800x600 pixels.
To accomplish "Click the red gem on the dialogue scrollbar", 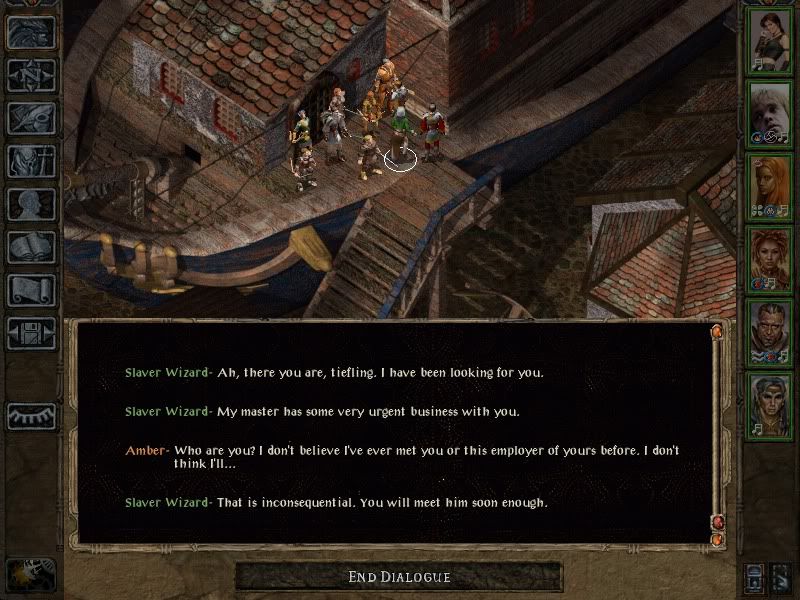I will tap(716, 522).
